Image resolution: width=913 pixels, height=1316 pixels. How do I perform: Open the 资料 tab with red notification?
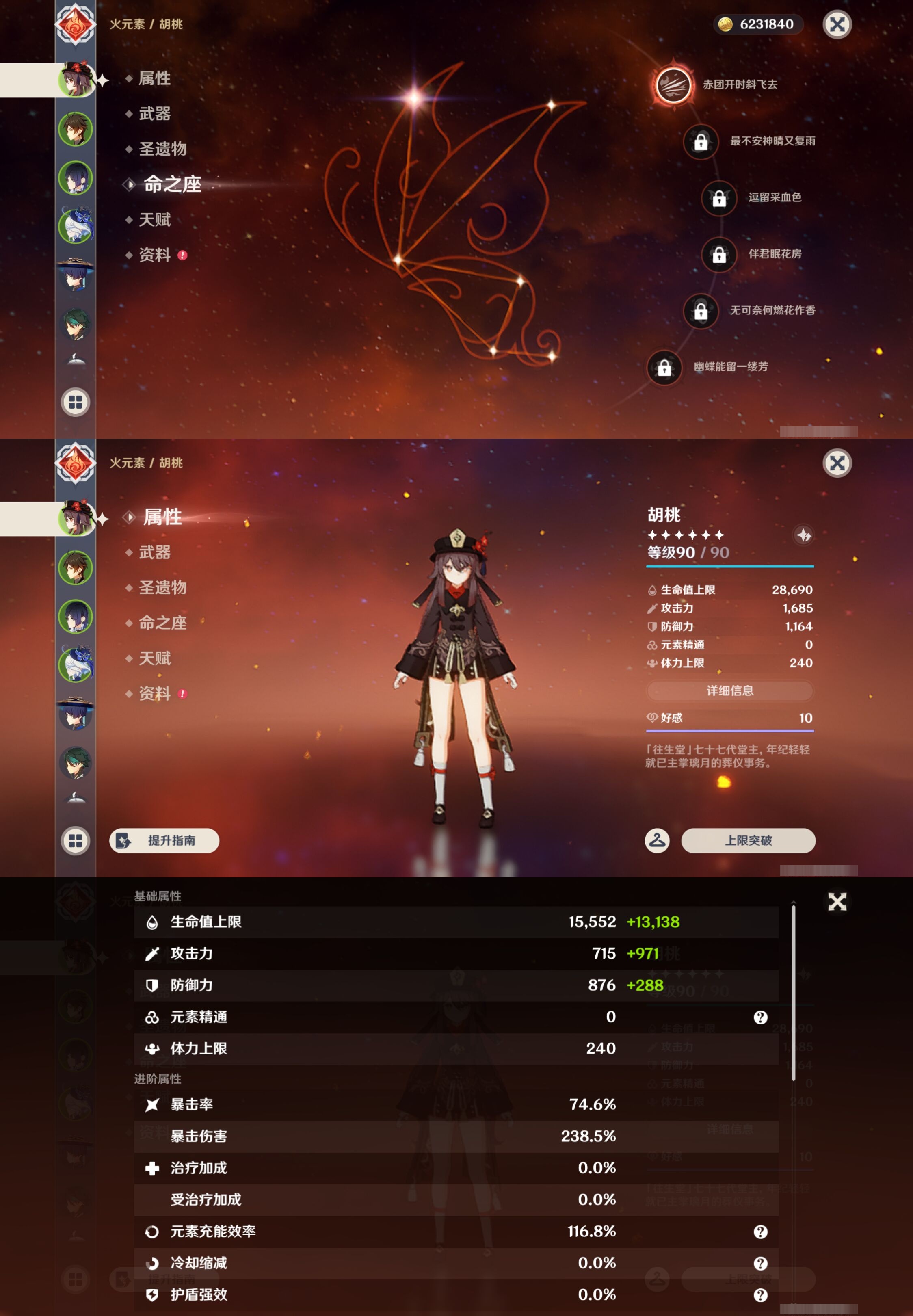pyautogui.click(x=154, y=255)
